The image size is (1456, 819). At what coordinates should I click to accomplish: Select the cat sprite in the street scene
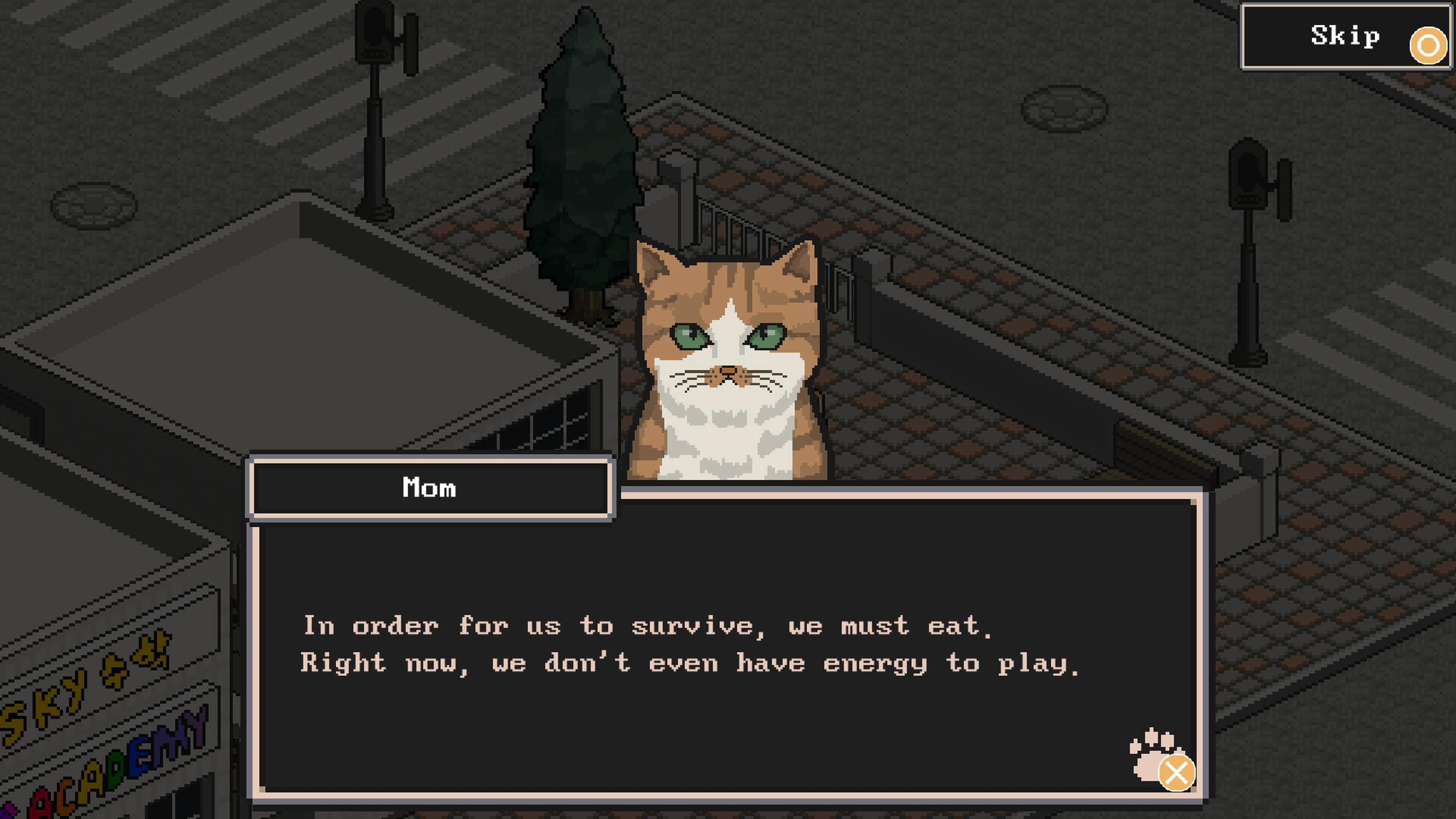pos(729,362)
